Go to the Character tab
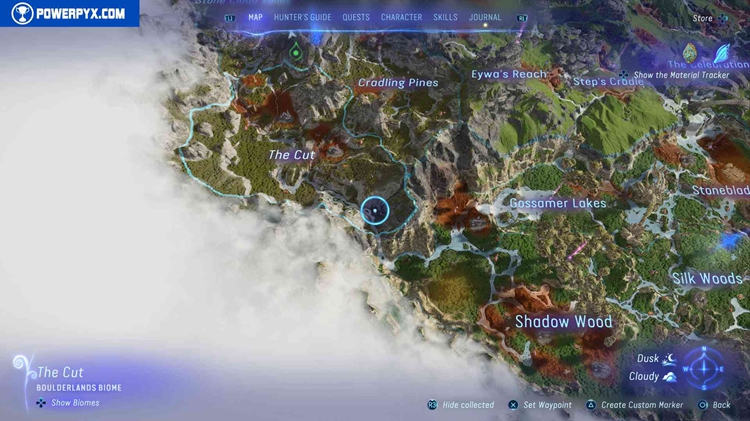 [401, 17]
